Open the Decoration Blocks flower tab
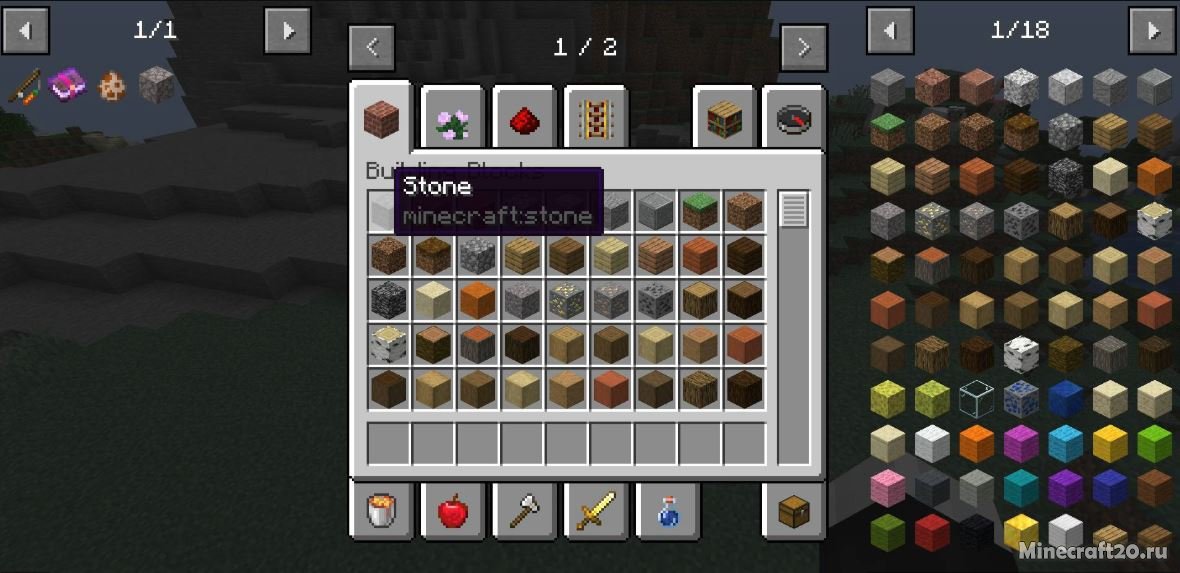 453,122
